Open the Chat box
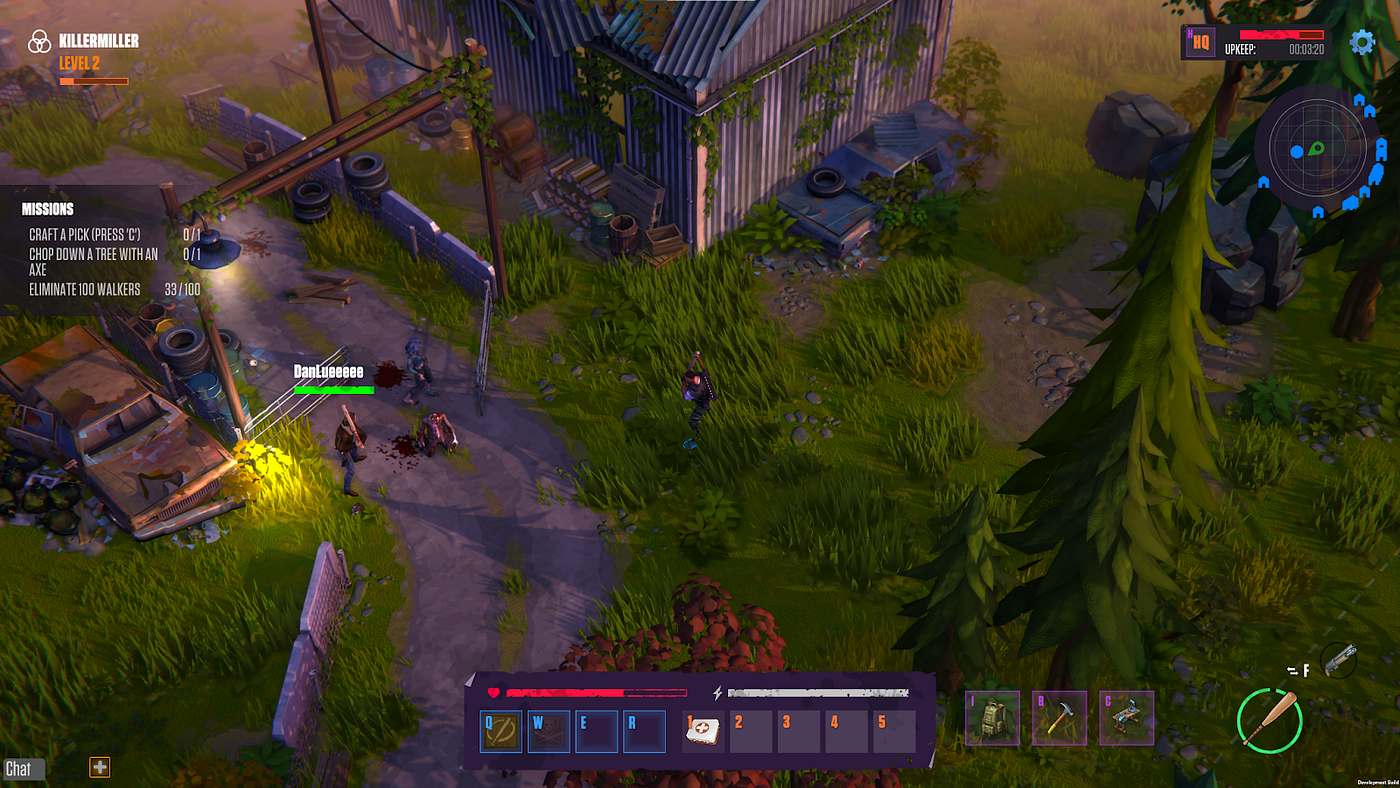 (19, 768)
